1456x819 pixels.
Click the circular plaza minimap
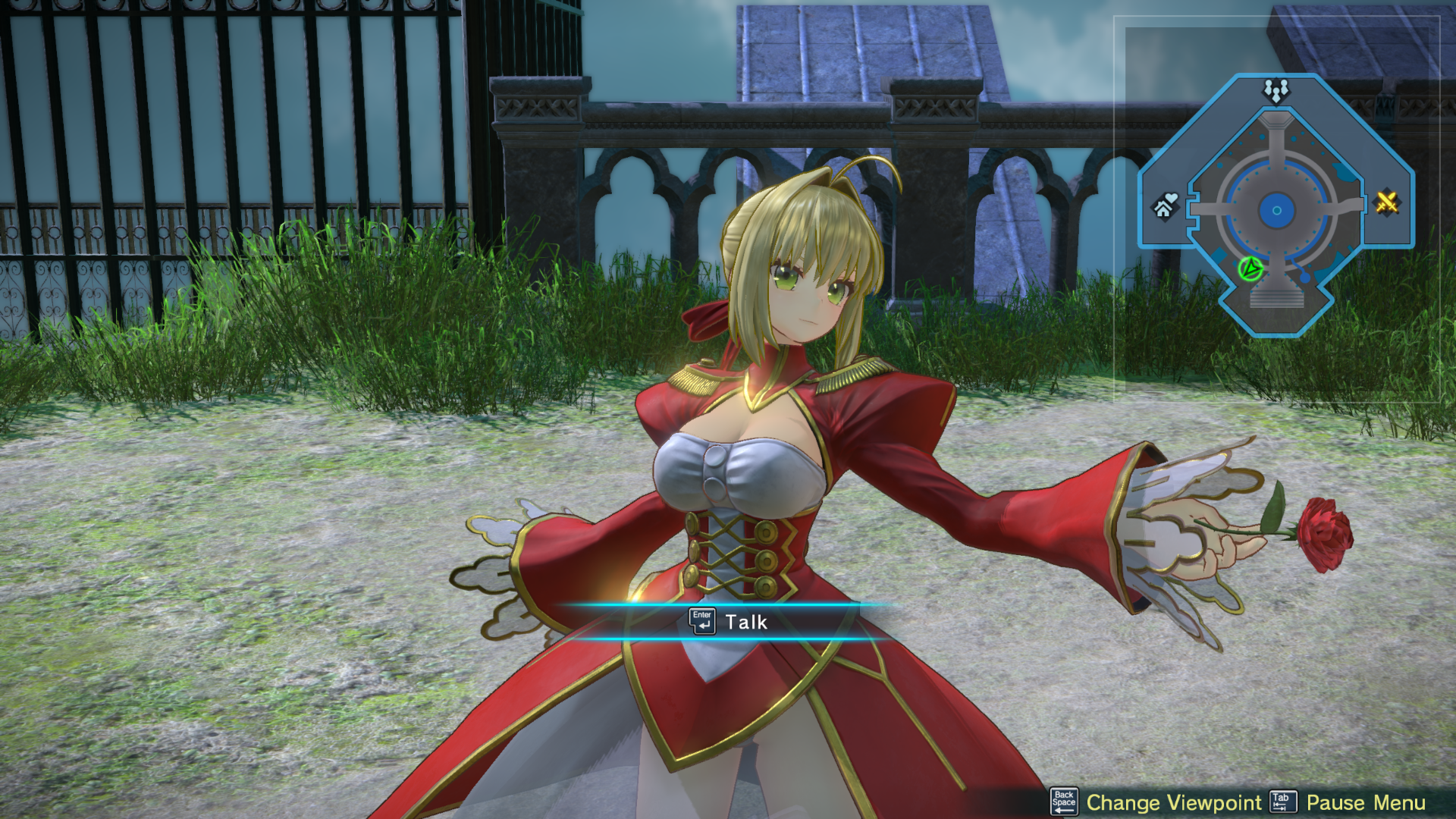(1276, 210)
